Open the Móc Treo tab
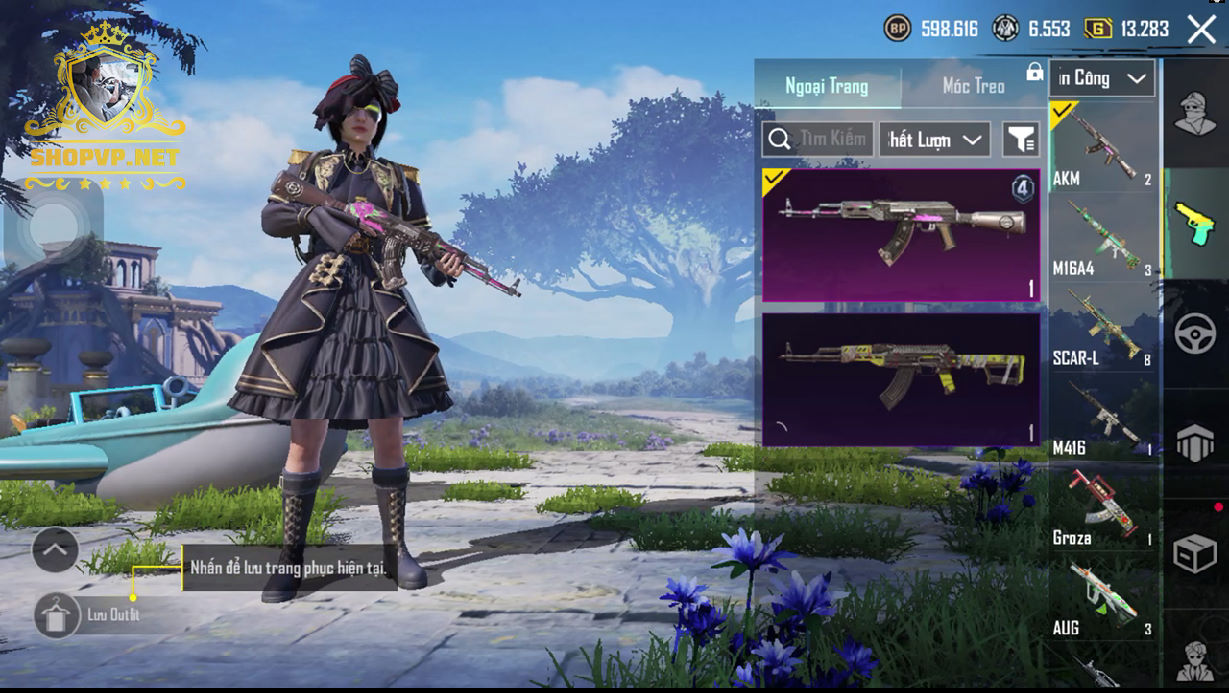Screen dimensions: 1229x693 click(973, 86)
